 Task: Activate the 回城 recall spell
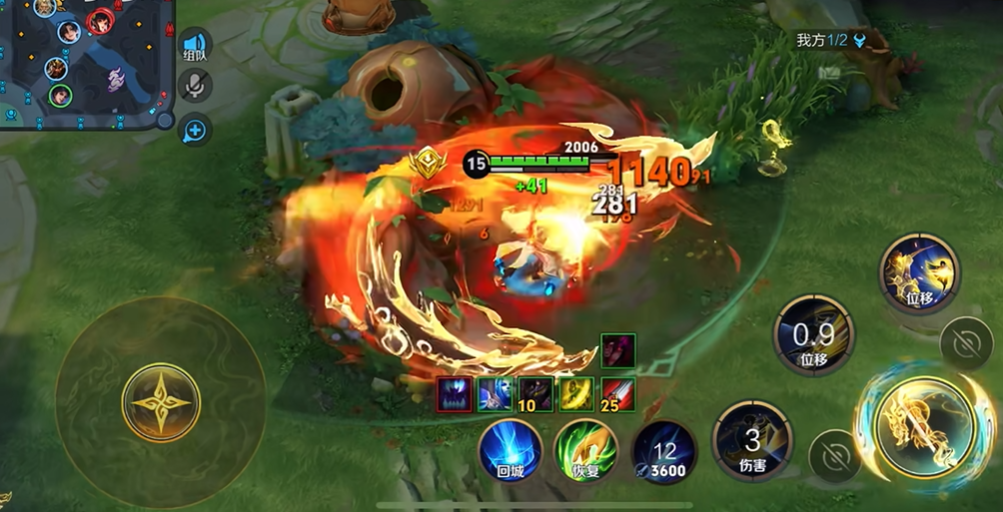(510, 450)
